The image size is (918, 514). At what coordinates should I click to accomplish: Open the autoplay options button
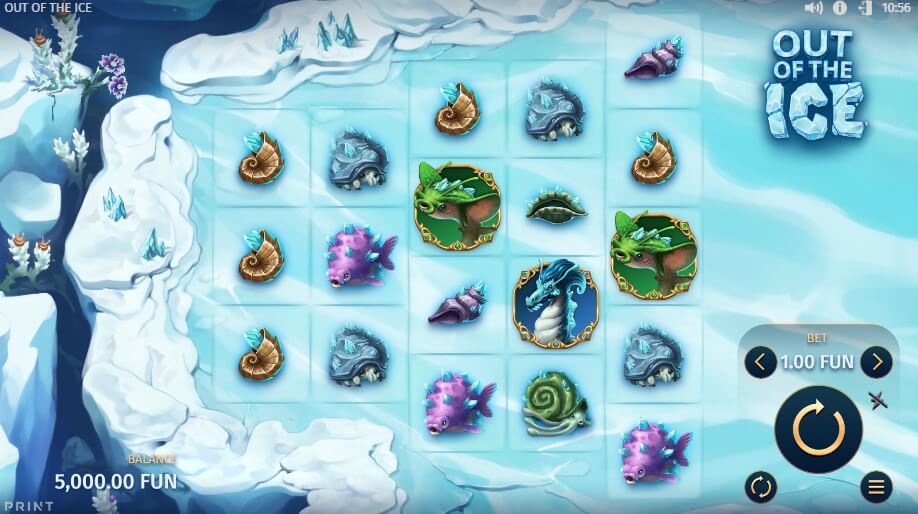pos(760,487)
